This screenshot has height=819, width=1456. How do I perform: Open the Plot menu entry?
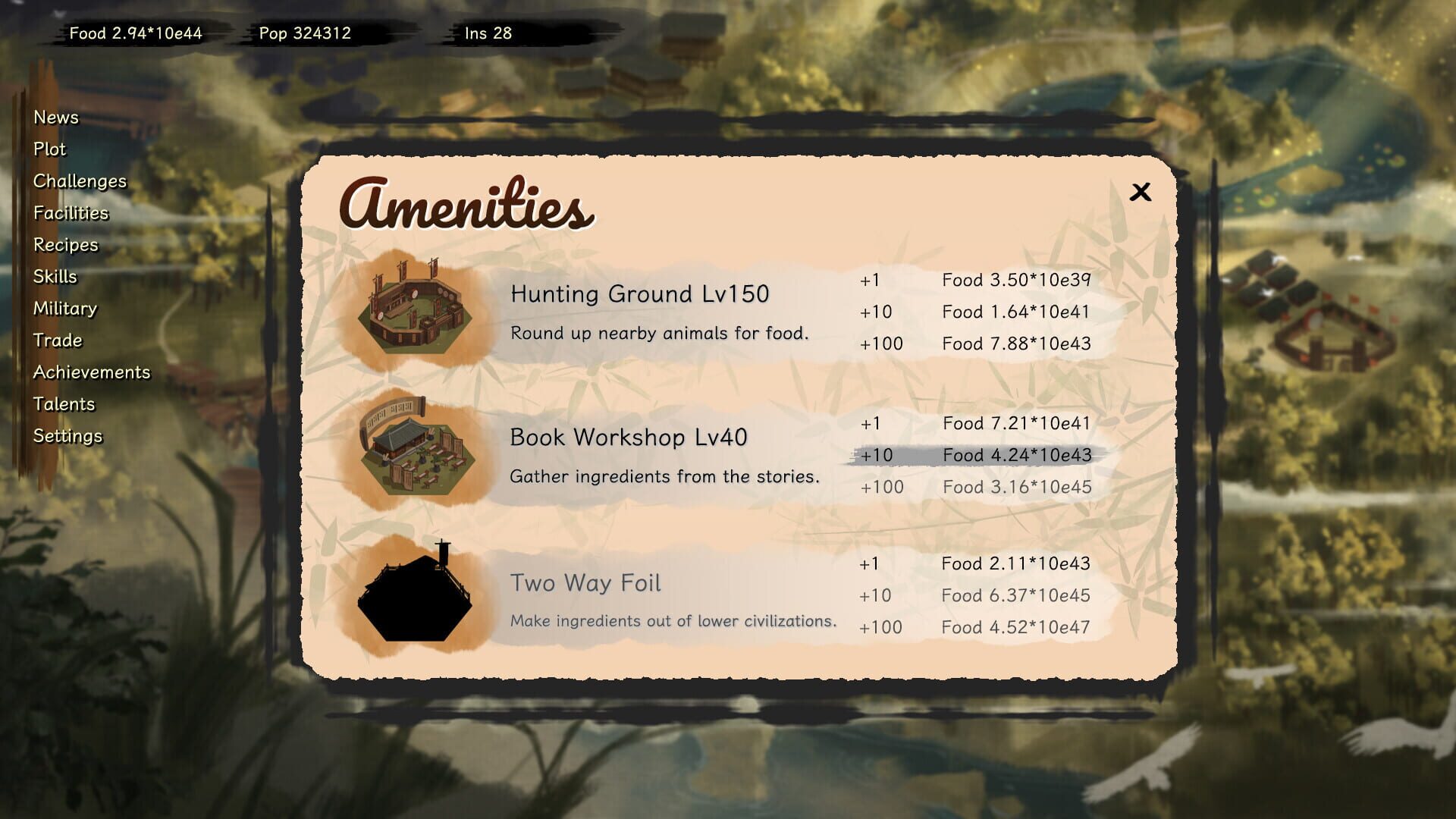point(49,149)
